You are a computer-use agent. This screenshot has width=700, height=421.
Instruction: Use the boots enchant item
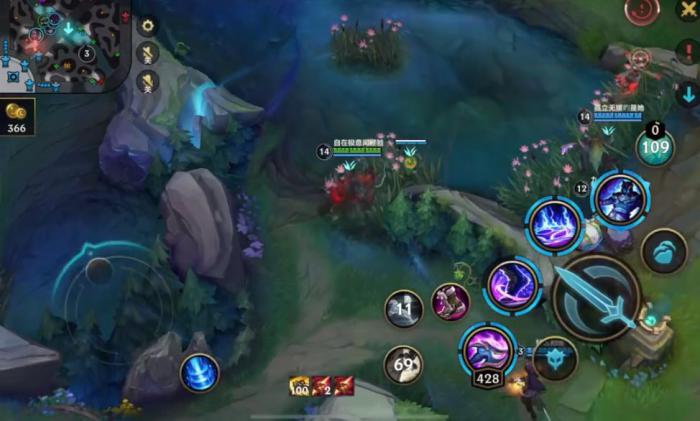(450, 301)
